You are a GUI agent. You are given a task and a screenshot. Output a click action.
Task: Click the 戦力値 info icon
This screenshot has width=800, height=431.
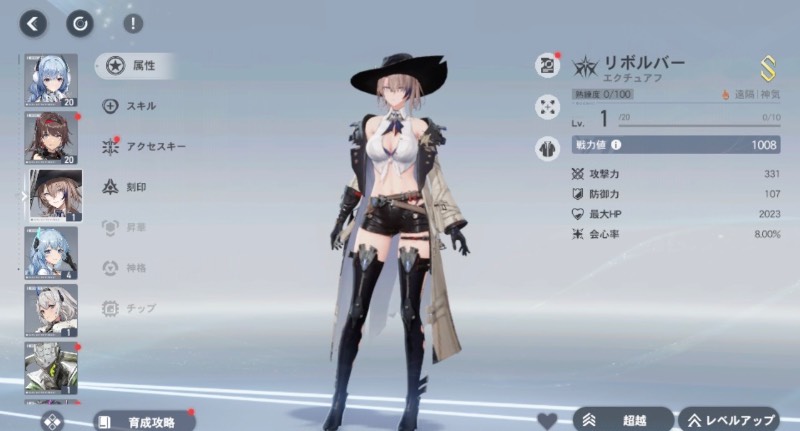point(615,145)
